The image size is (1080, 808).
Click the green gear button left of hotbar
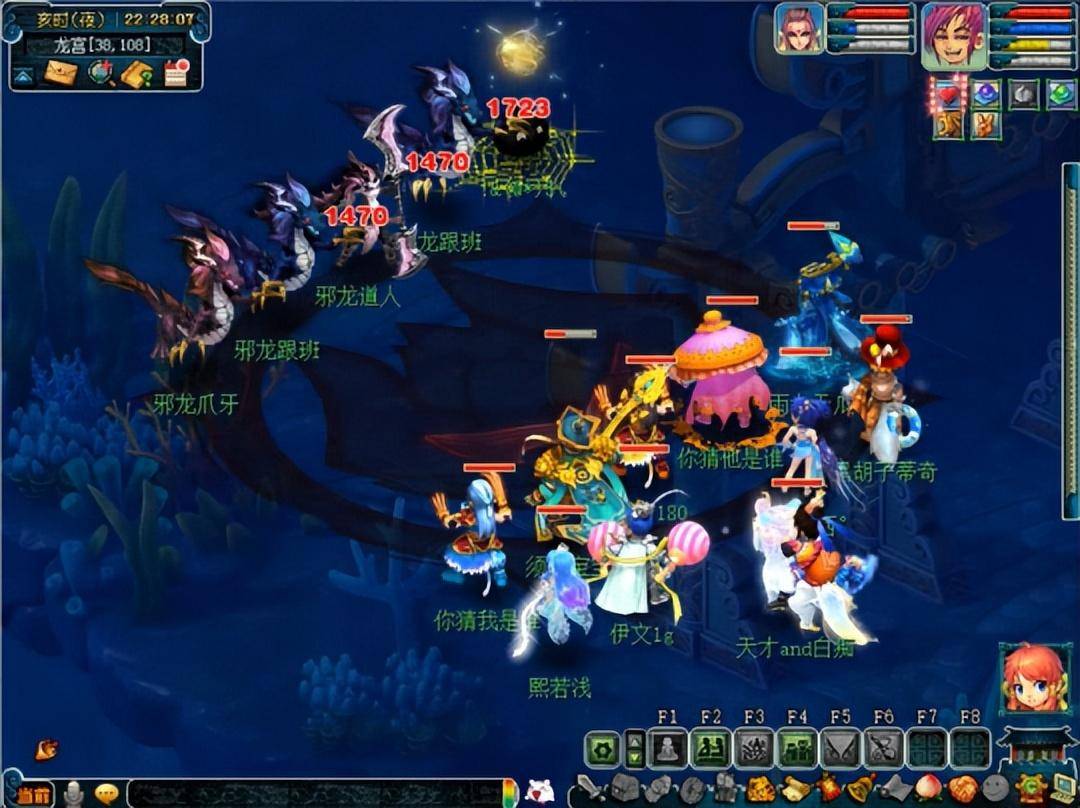(x=603, y=748)
